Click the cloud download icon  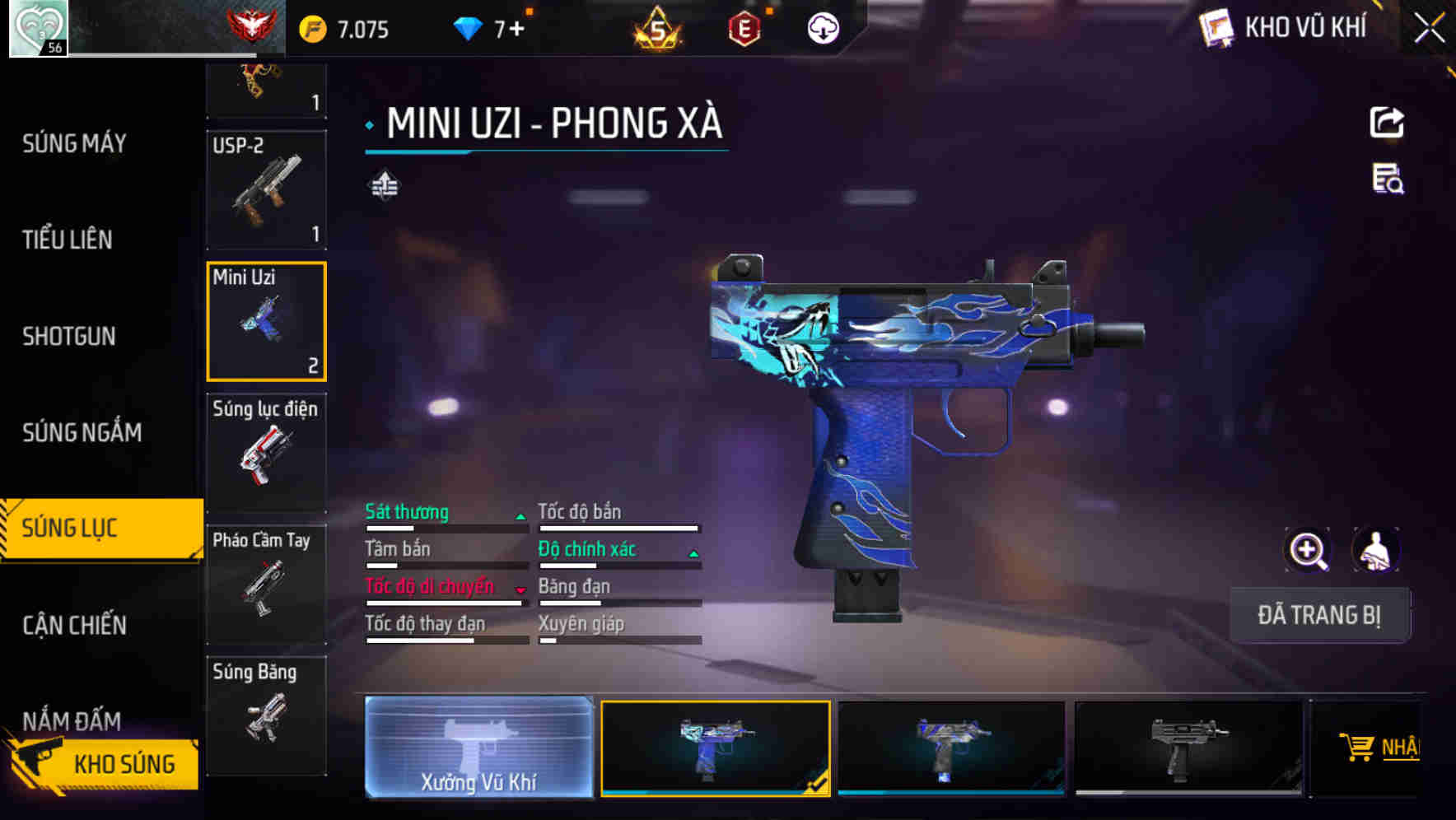point(823,28)
